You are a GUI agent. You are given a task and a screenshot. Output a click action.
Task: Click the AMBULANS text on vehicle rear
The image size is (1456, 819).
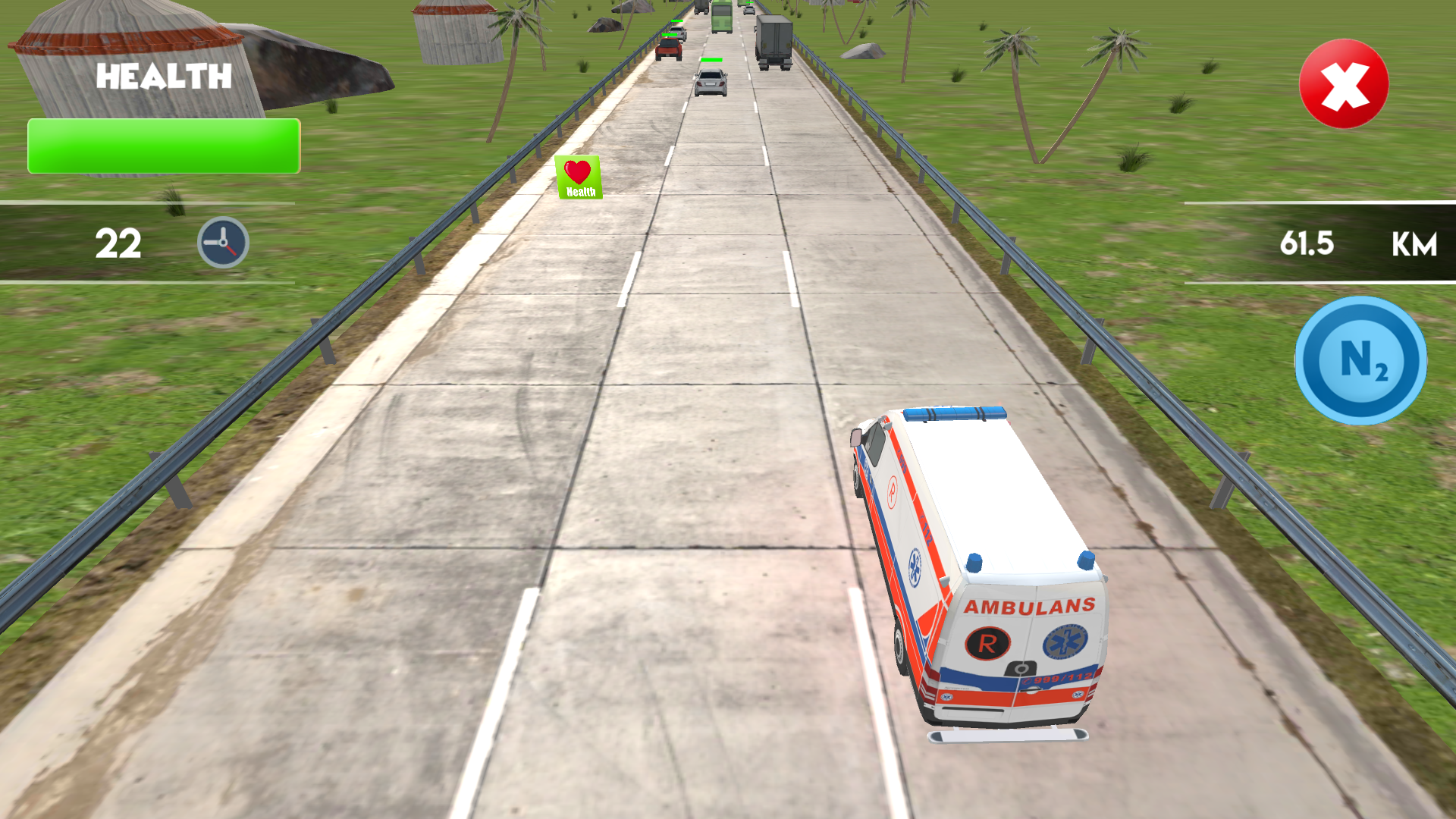coord(1030,605)
